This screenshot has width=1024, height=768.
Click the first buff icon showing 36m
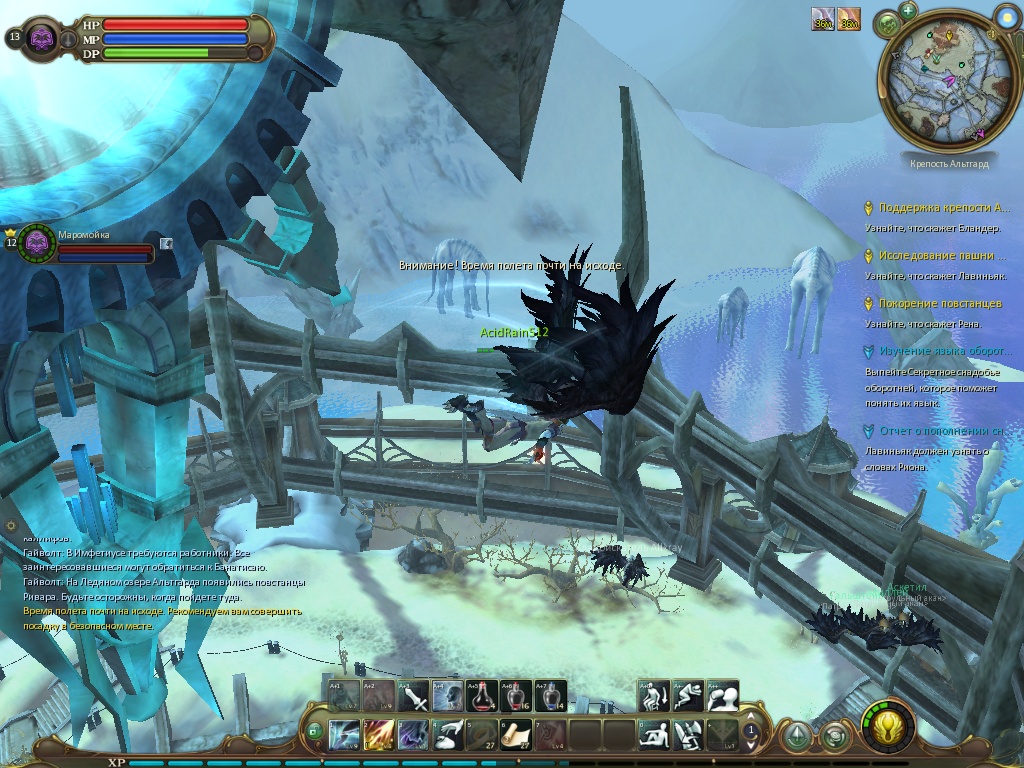pos(823,19)
